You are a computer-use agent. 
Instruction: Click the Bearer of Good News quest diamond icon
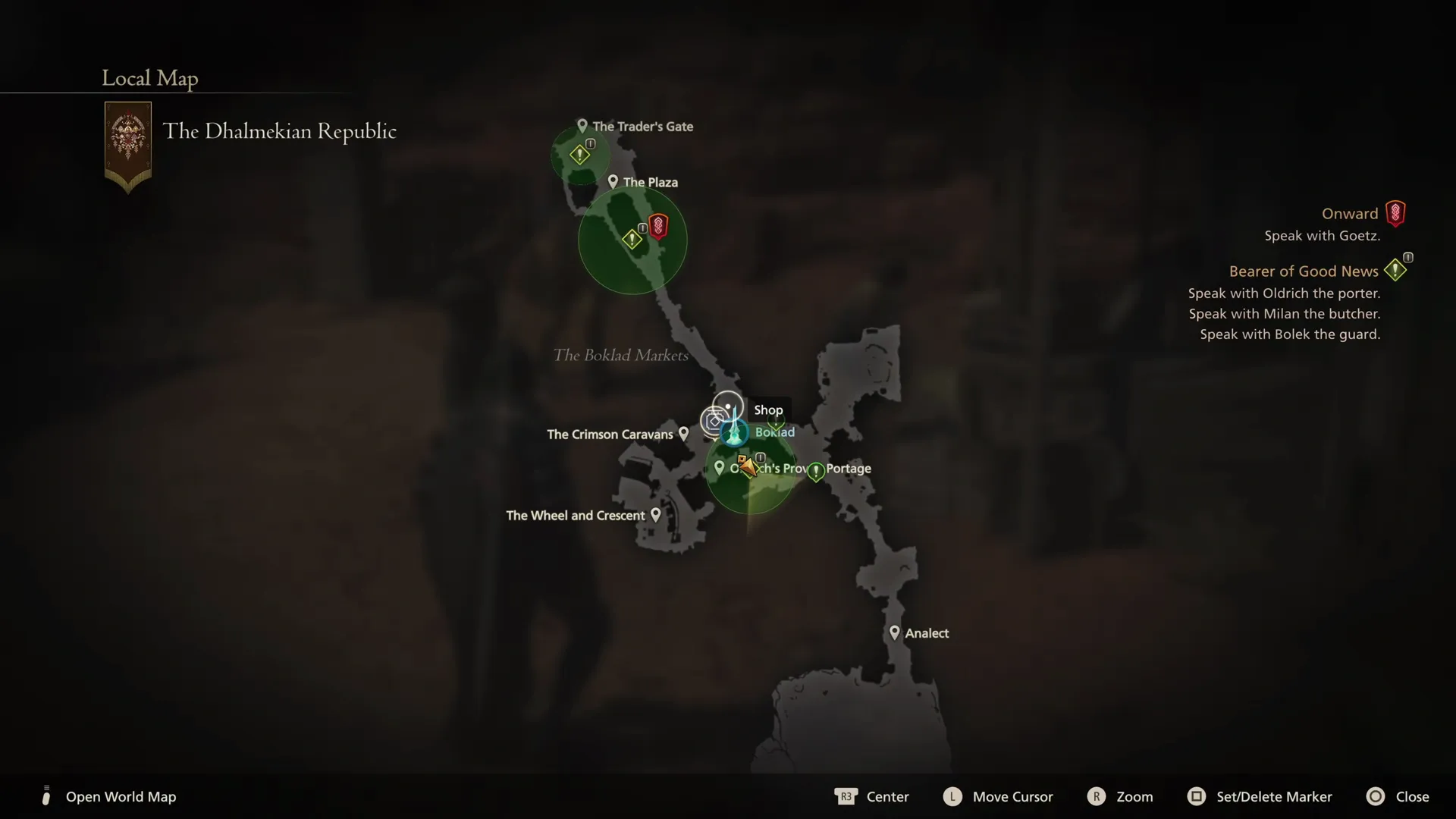tap(1397, 270)
